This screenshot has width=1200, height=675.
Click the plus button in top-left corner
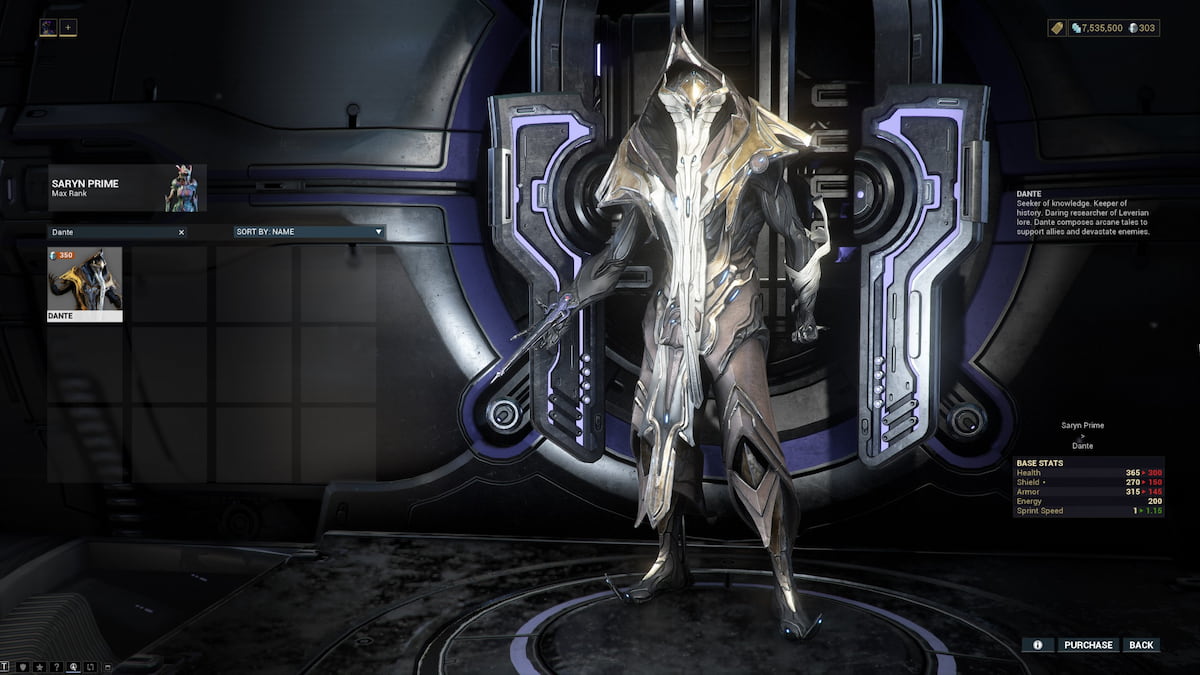[x=68, y=28]
